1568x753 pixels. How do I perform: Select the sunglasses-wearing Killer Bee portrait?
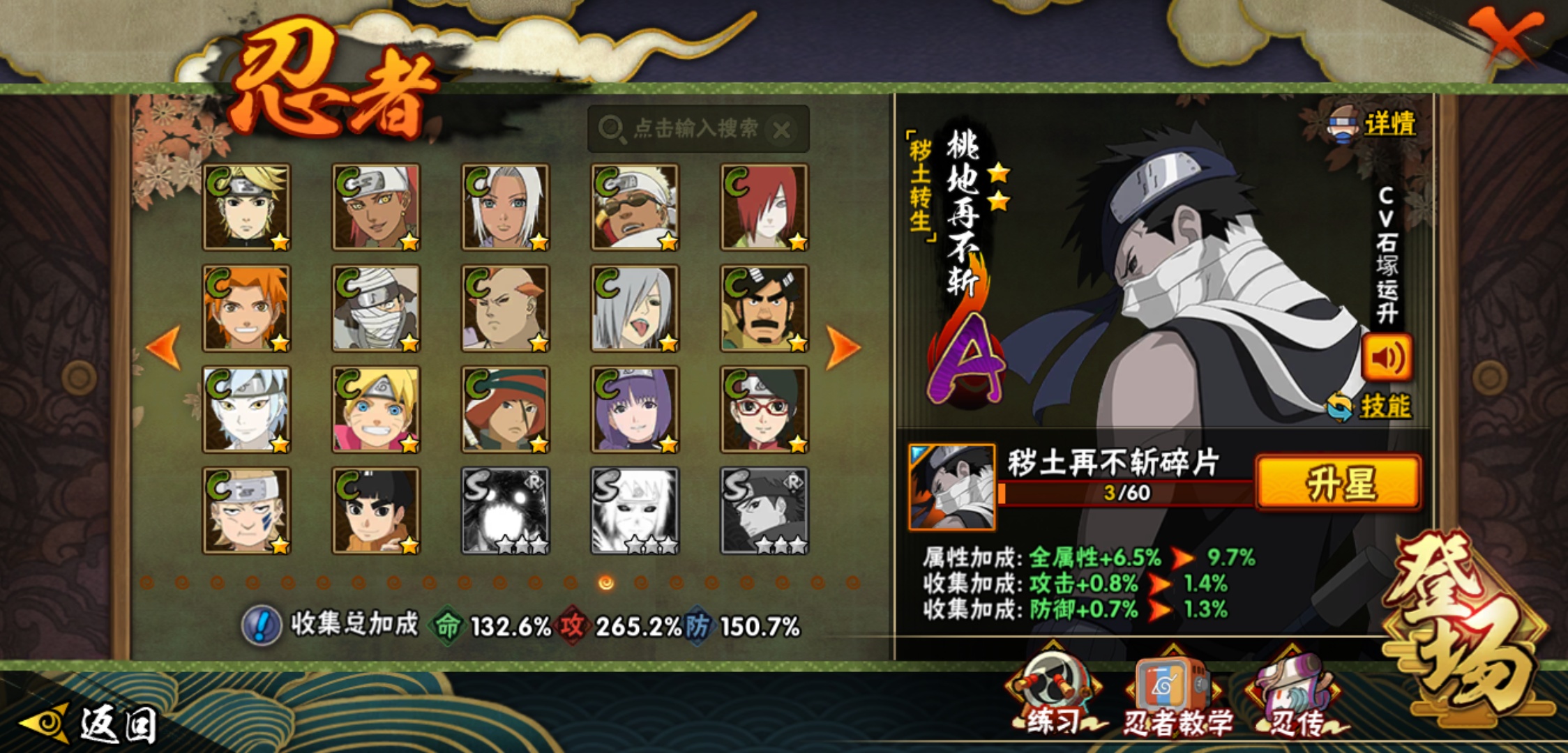coord(635,207)
